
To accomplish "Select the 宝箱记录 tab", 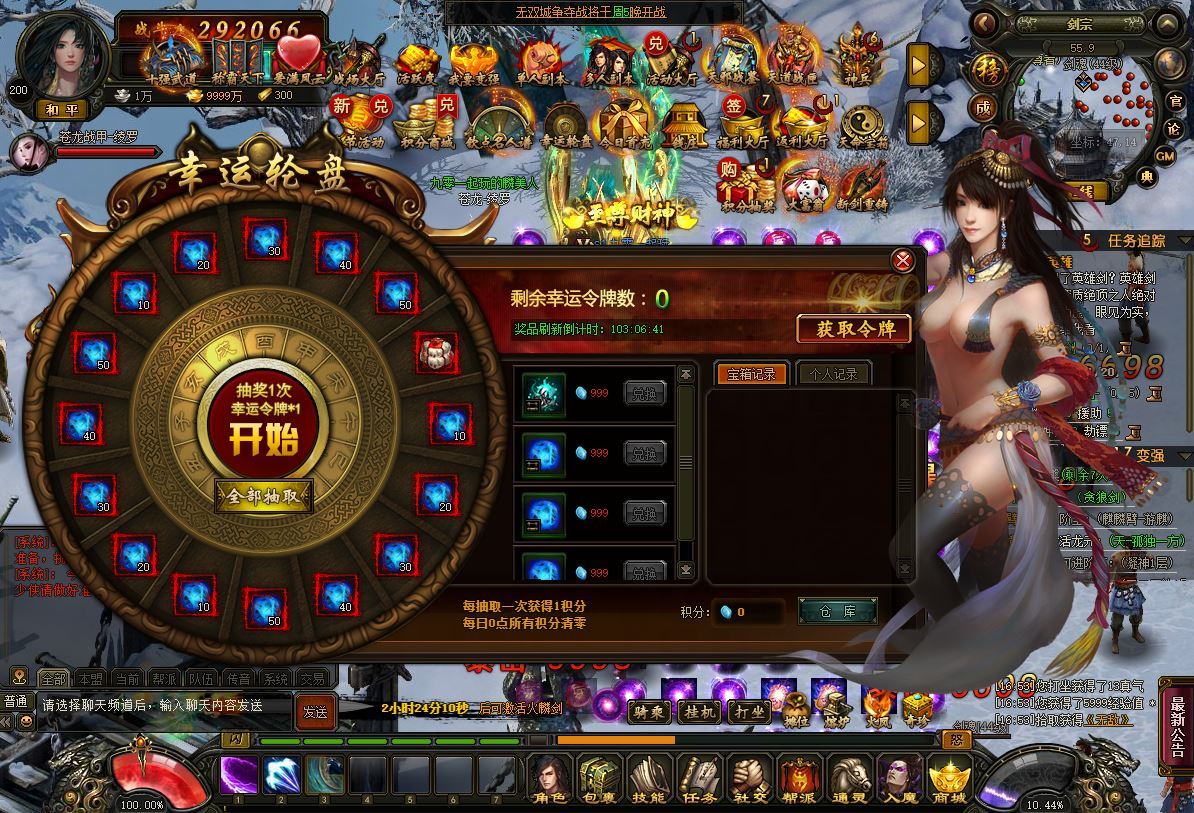I will pyautogui.click(x=751, y=374).
